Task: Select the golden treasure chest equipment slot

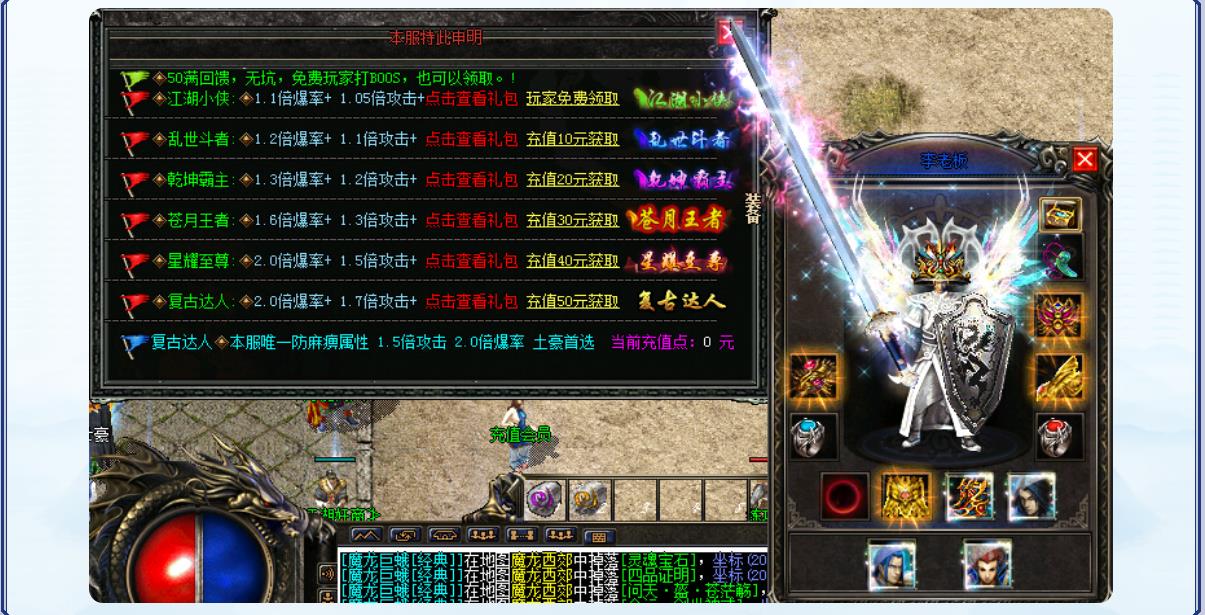Action: (1059, 214)
